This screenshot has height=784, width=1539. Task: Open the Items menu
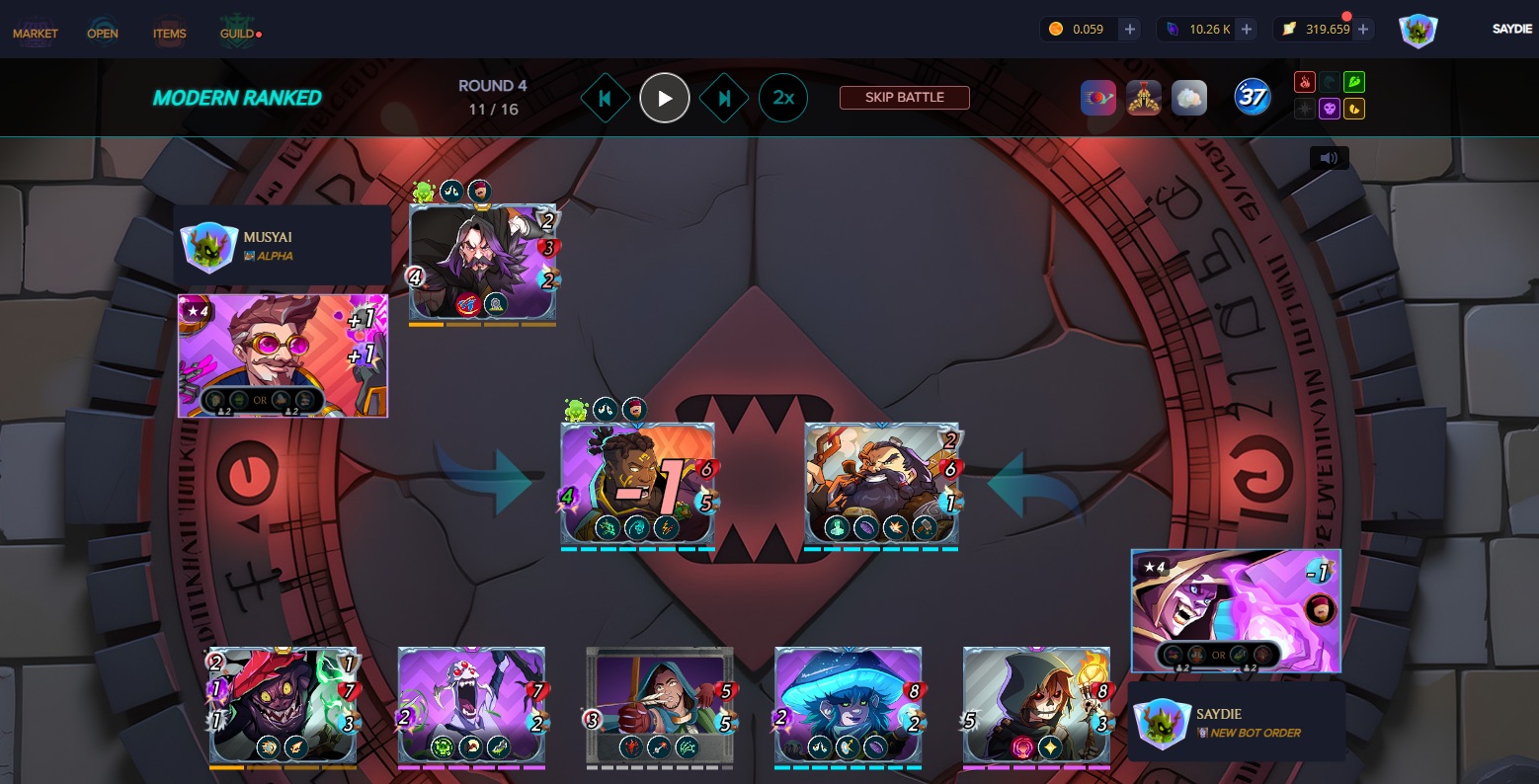(x=170, y=34)
